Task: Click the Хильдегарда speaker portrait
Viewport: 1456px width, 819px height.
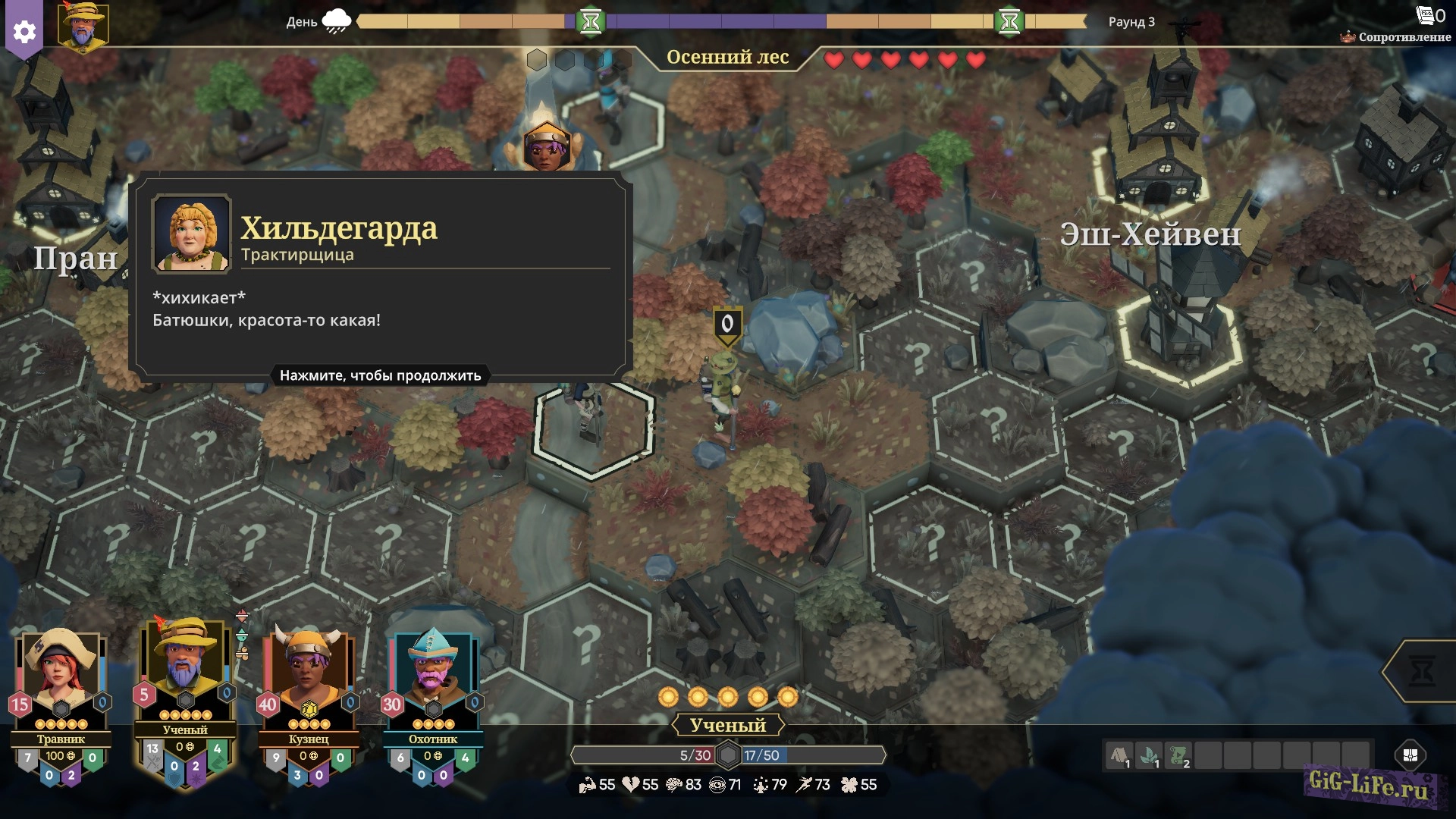Action: coord(191,233)
